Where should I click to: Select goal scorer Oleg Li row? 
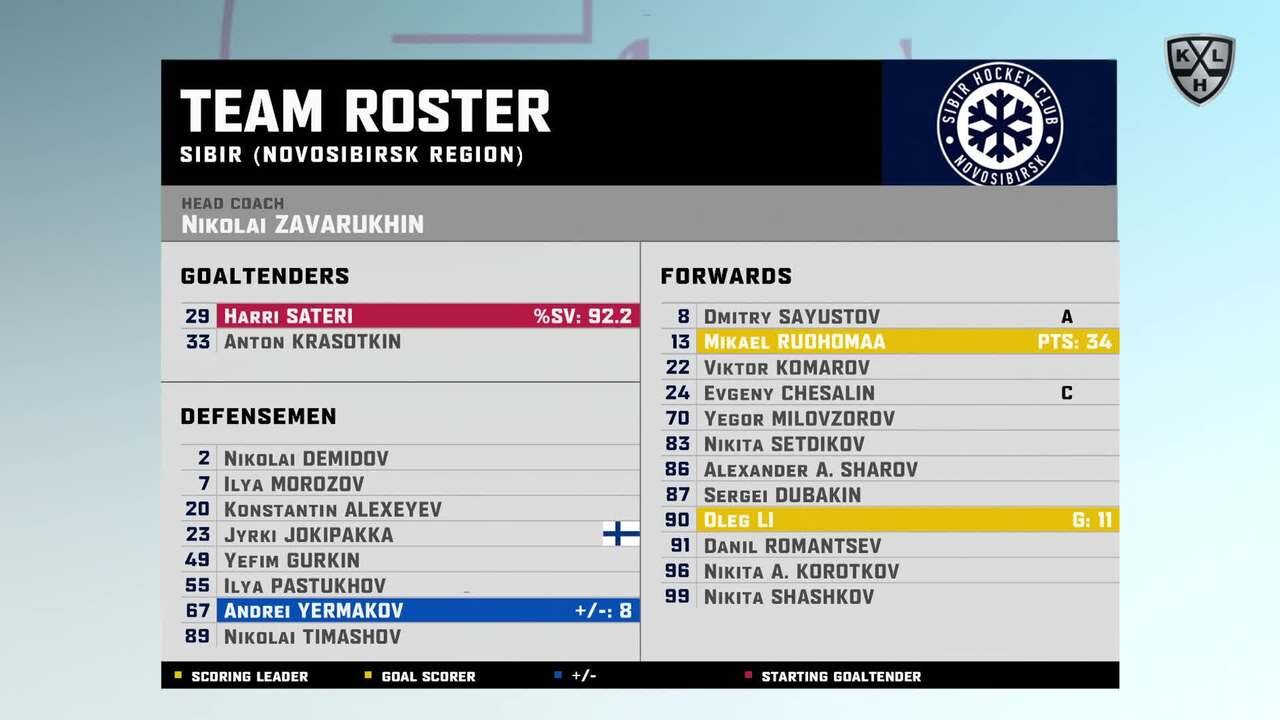click(890, 520)
